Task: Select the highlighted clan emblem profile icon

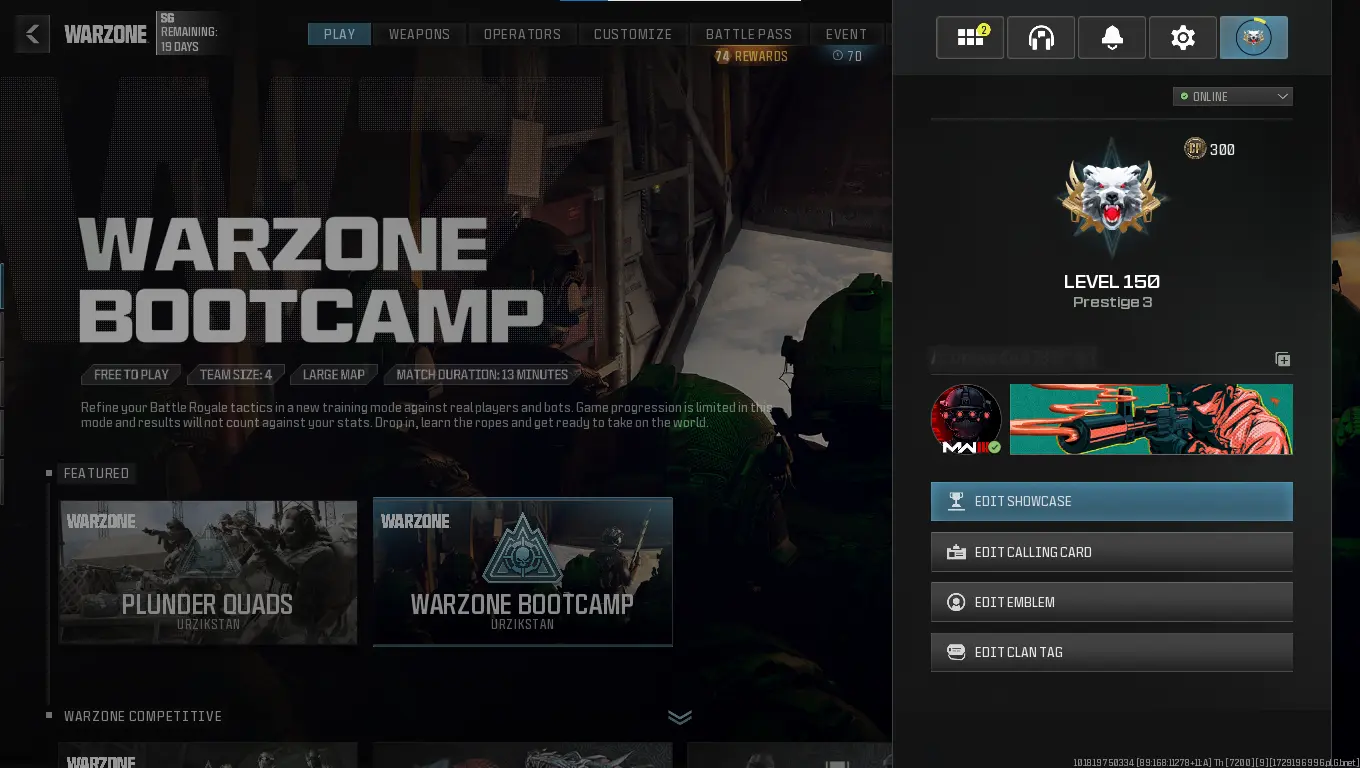Action: pyautogui.click(x=1253, y=37)
